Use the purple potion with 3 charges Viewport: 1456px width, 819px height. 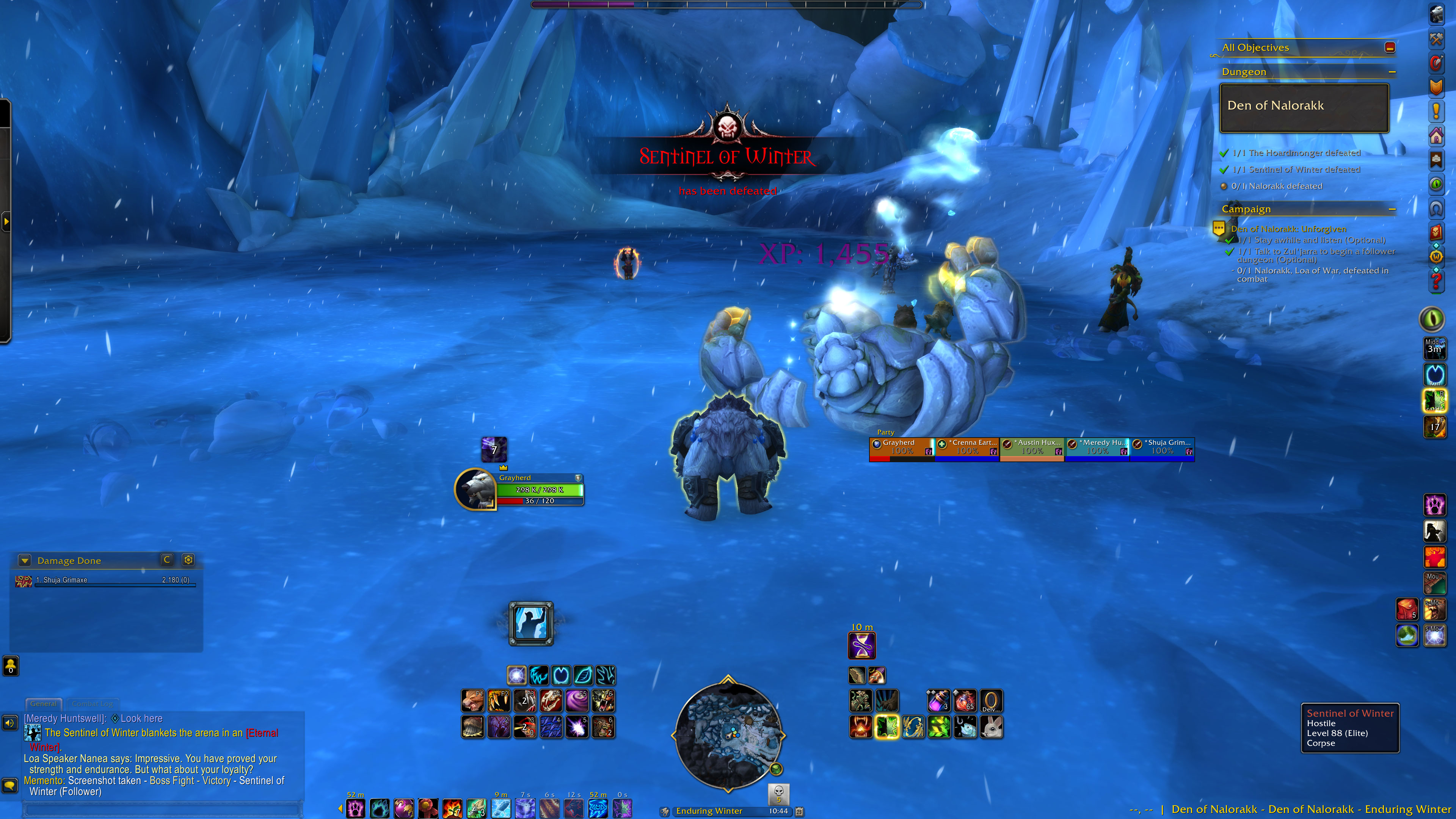(938, 701)
